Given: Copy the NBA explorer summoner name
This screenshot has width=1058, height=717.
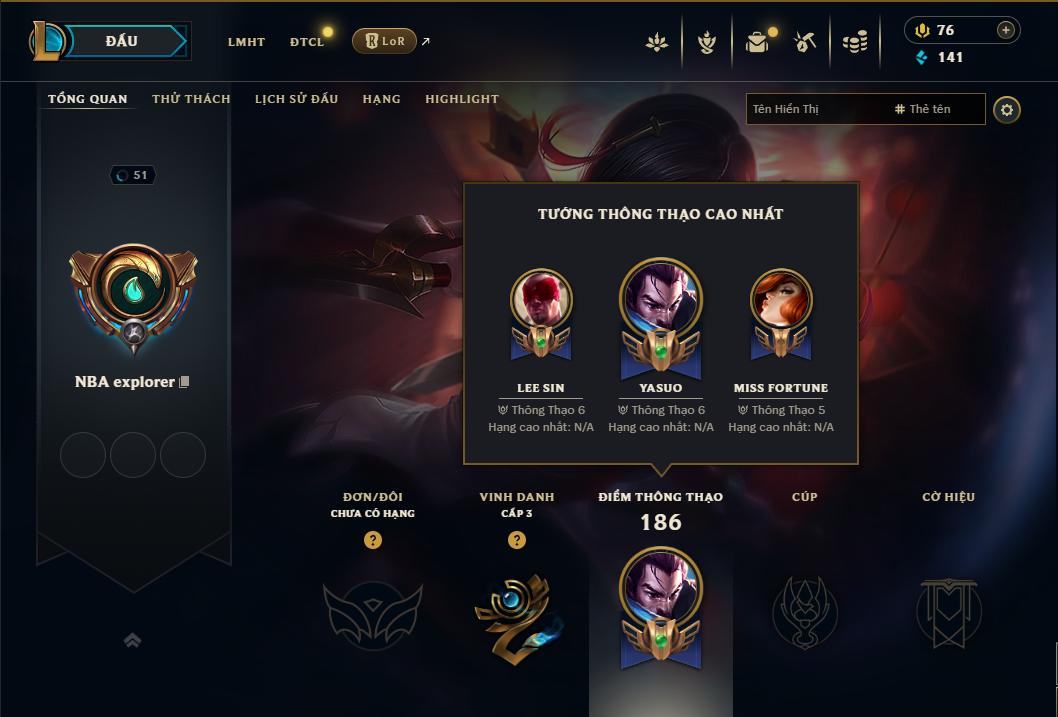Looking at the screenshot, I should (x=184, y=382).
